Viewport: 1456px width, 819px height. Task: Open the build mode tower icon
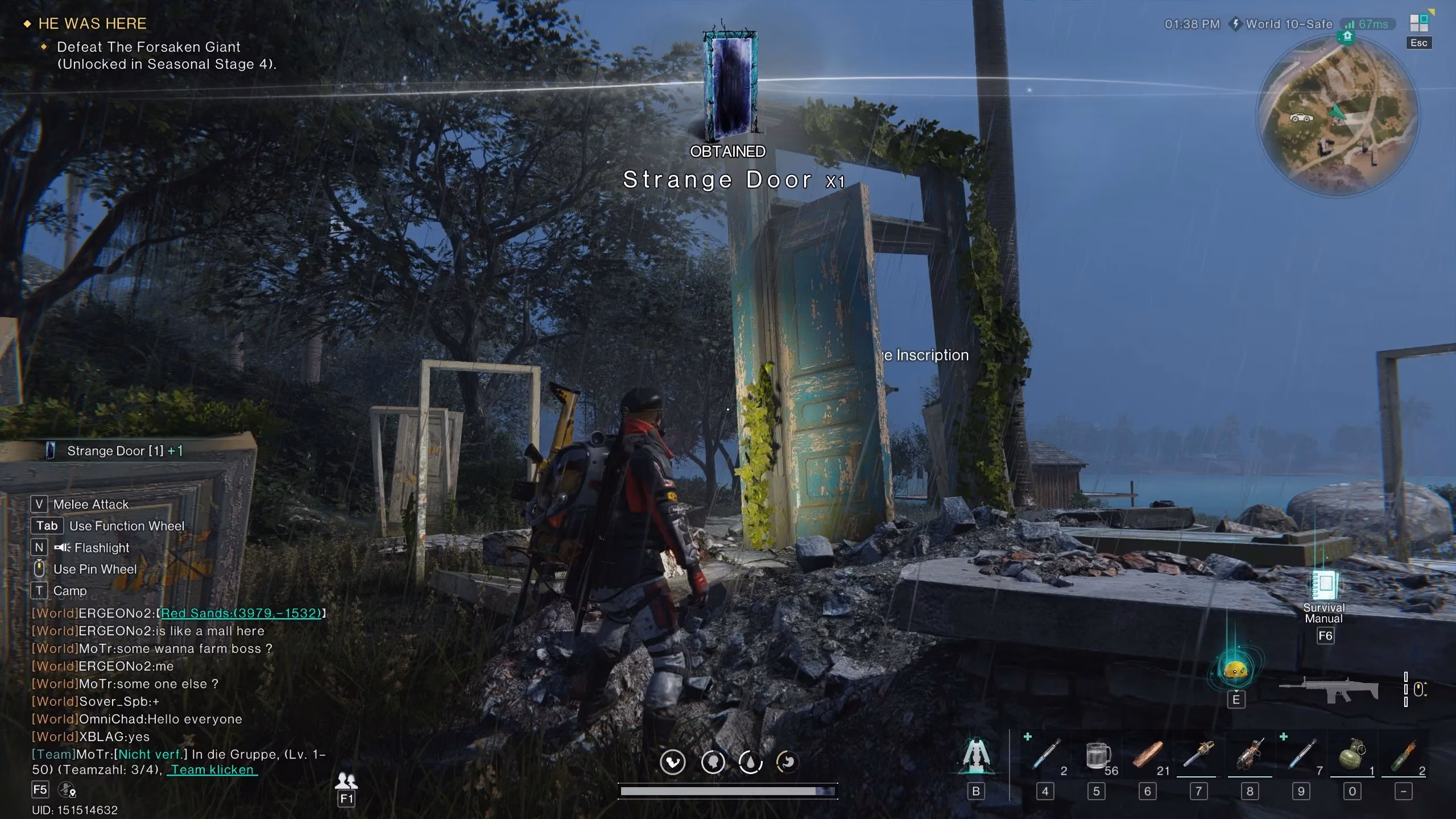pos(976,758)
